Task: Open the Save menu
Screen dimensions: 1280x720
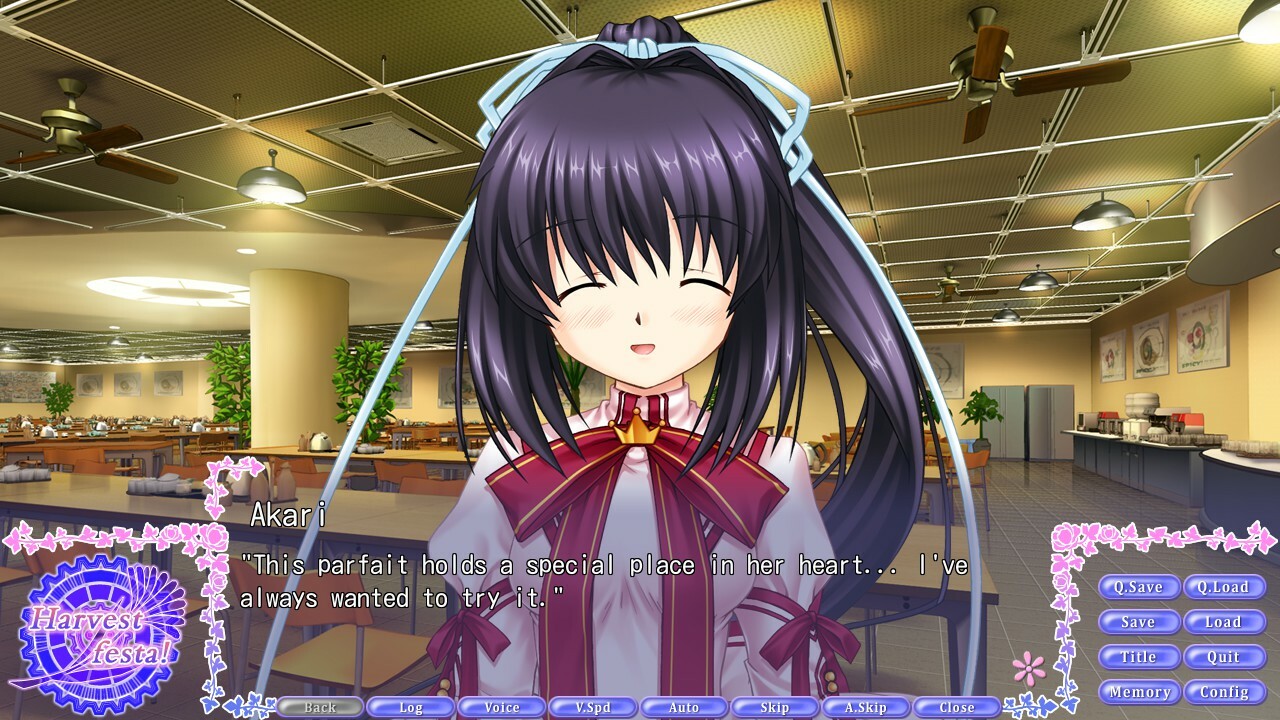Action: tap(1141, 622)
